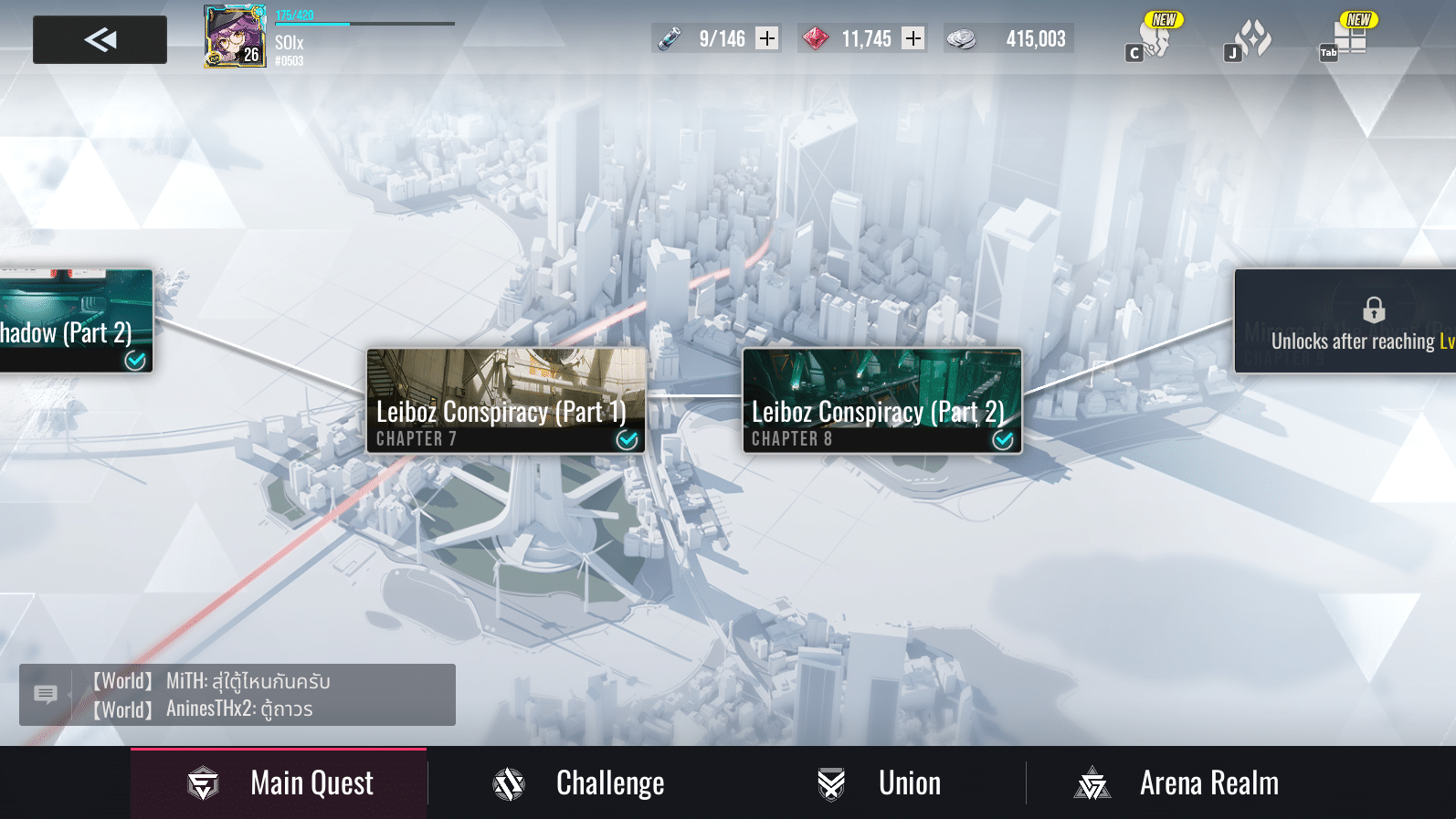Switch to the Main Quest tab
This screenshot has height=819, width=1456.
click(x=279, y=782)
